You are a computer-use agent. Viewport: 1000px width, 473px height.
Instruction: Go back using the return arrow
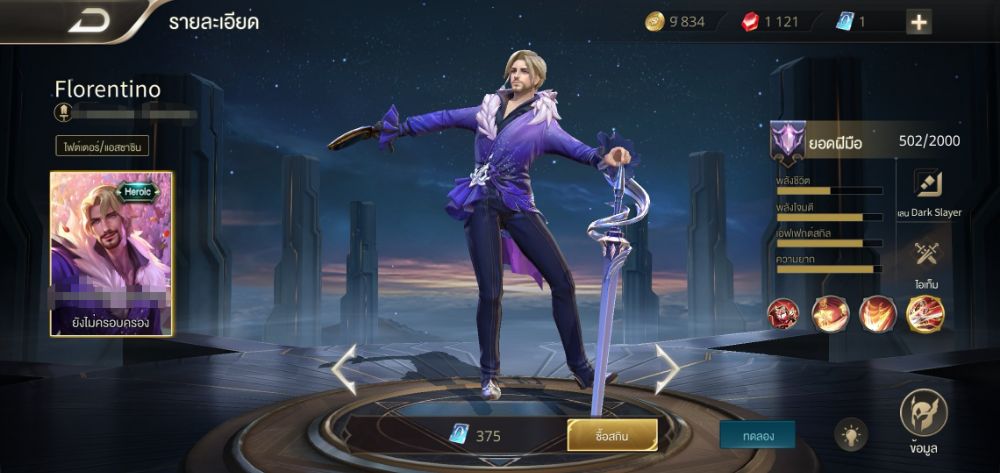87,21
